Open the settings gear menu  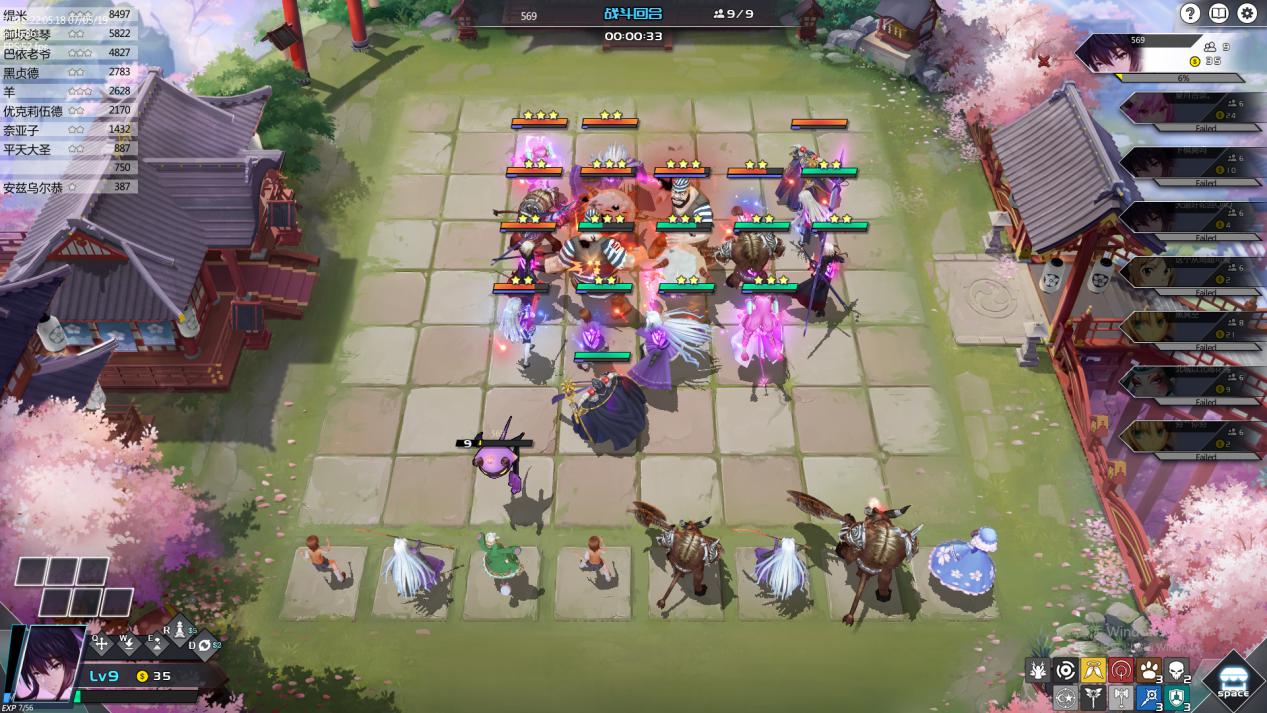(1247, 13)
